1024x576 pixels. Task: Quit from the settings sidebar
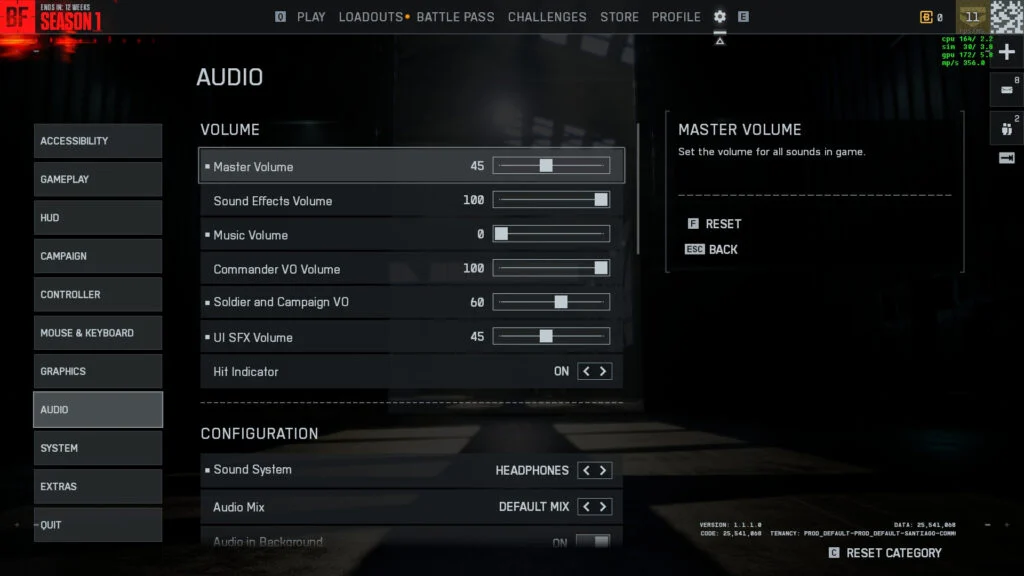(98, 525)
